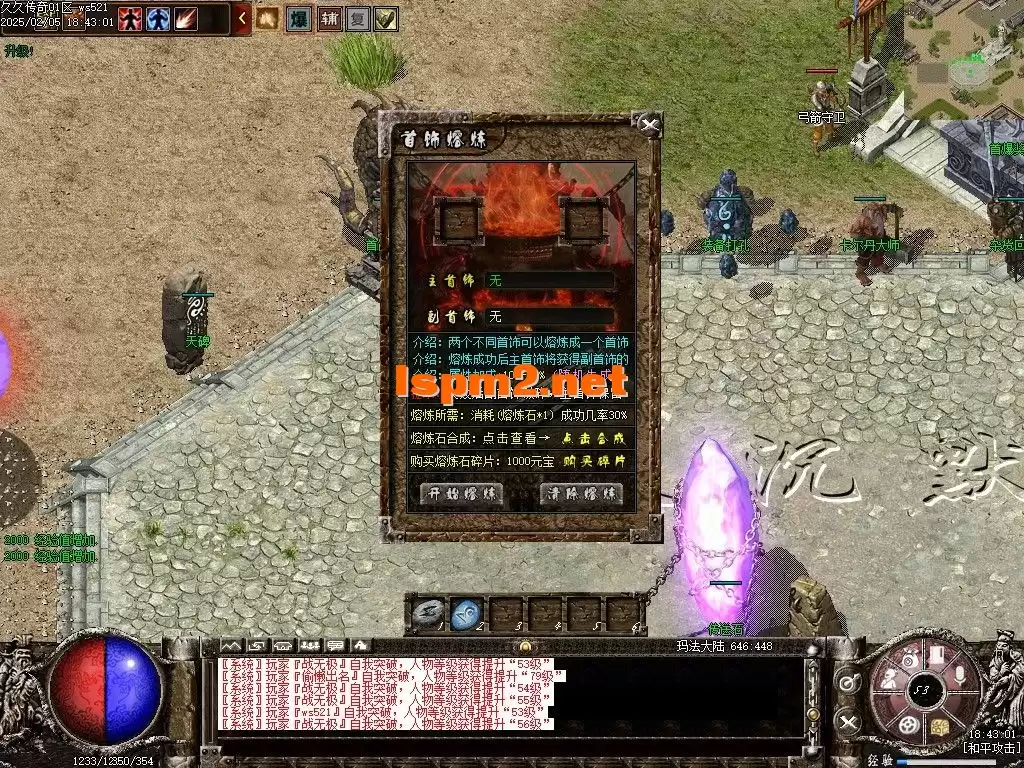This screenshot has height=768, width=1024.
Task: Activate the blue figure buff icon
Action: click(158, 18)
